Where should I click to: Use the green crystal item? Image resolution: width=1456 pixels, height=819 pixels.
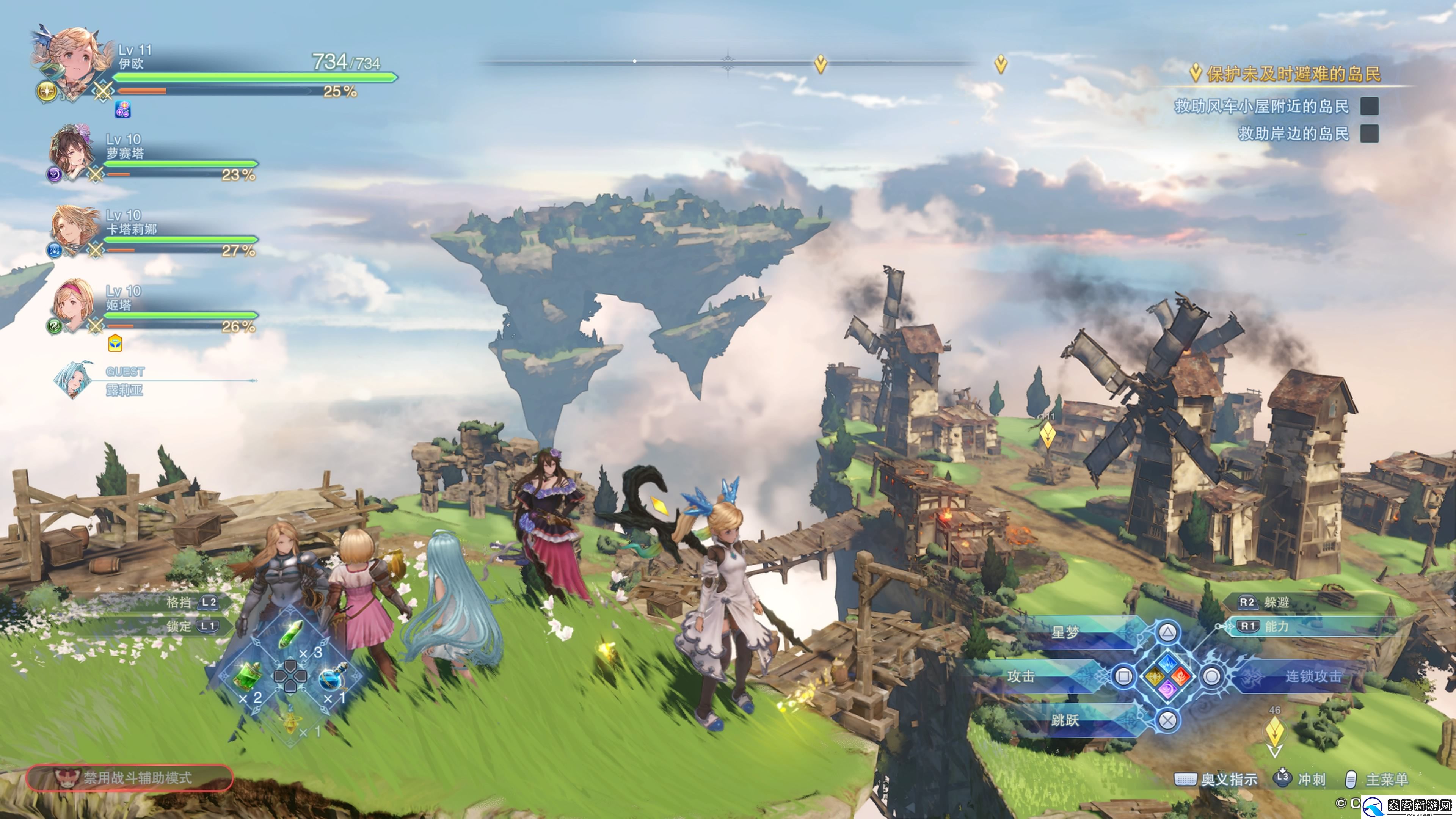point(292,633)
